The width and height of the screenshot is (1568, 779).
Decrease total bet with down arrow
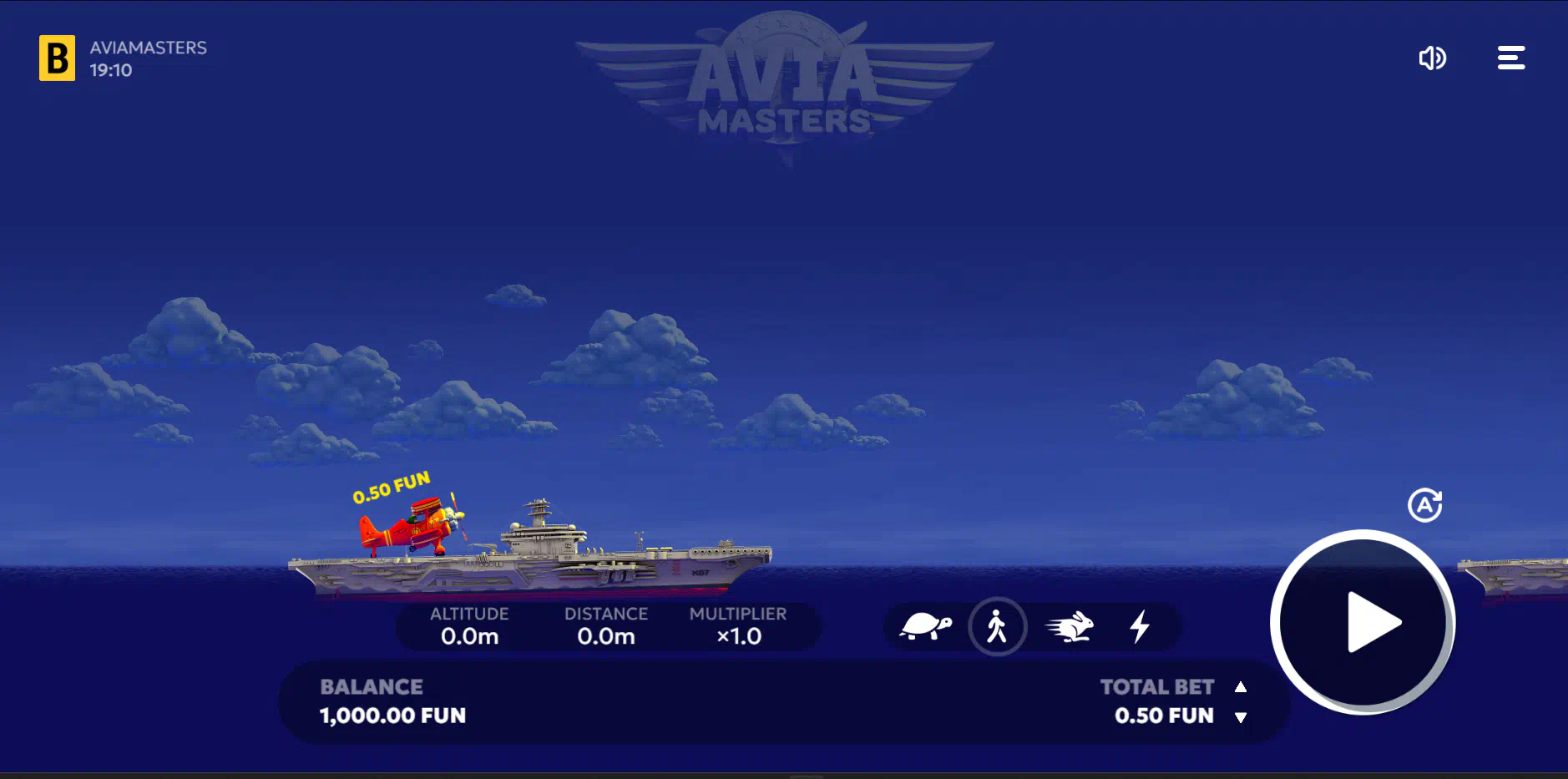point(1241,717)
